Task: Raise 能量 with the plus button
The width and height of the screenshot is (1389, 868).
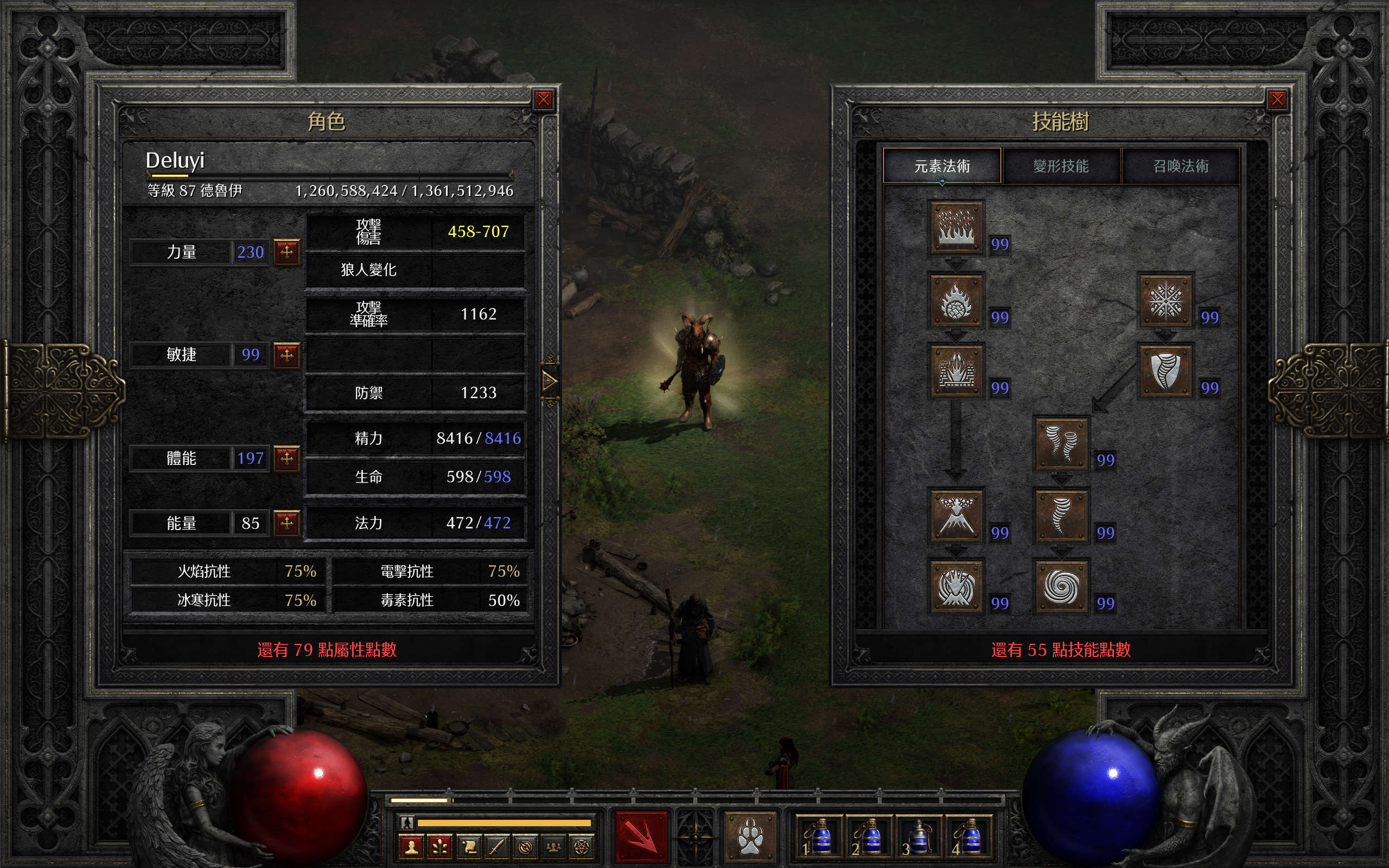Action: click(286, 523)
